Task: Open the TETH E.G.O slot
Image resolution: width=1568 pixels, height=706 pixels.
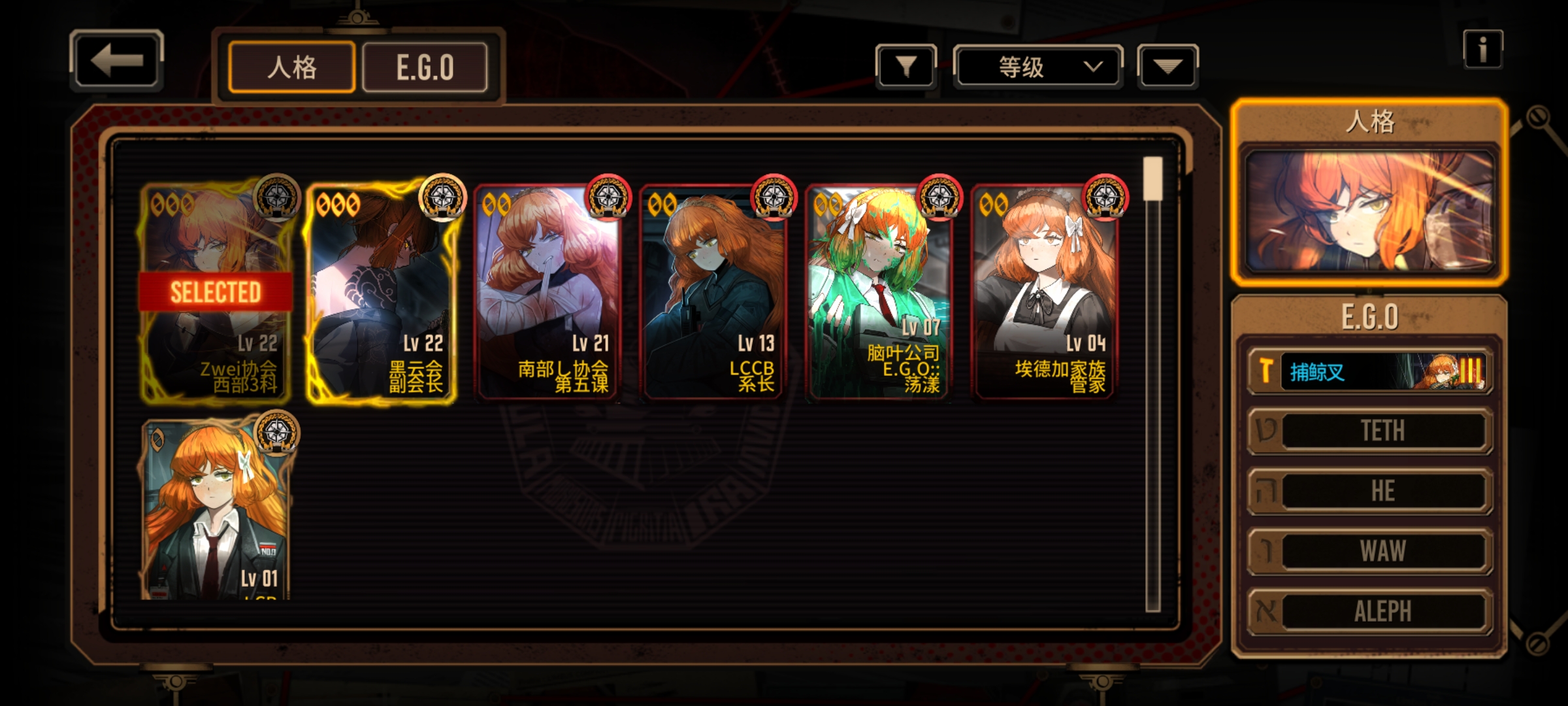Action: pyautogui.click(x=1369, y=431)
